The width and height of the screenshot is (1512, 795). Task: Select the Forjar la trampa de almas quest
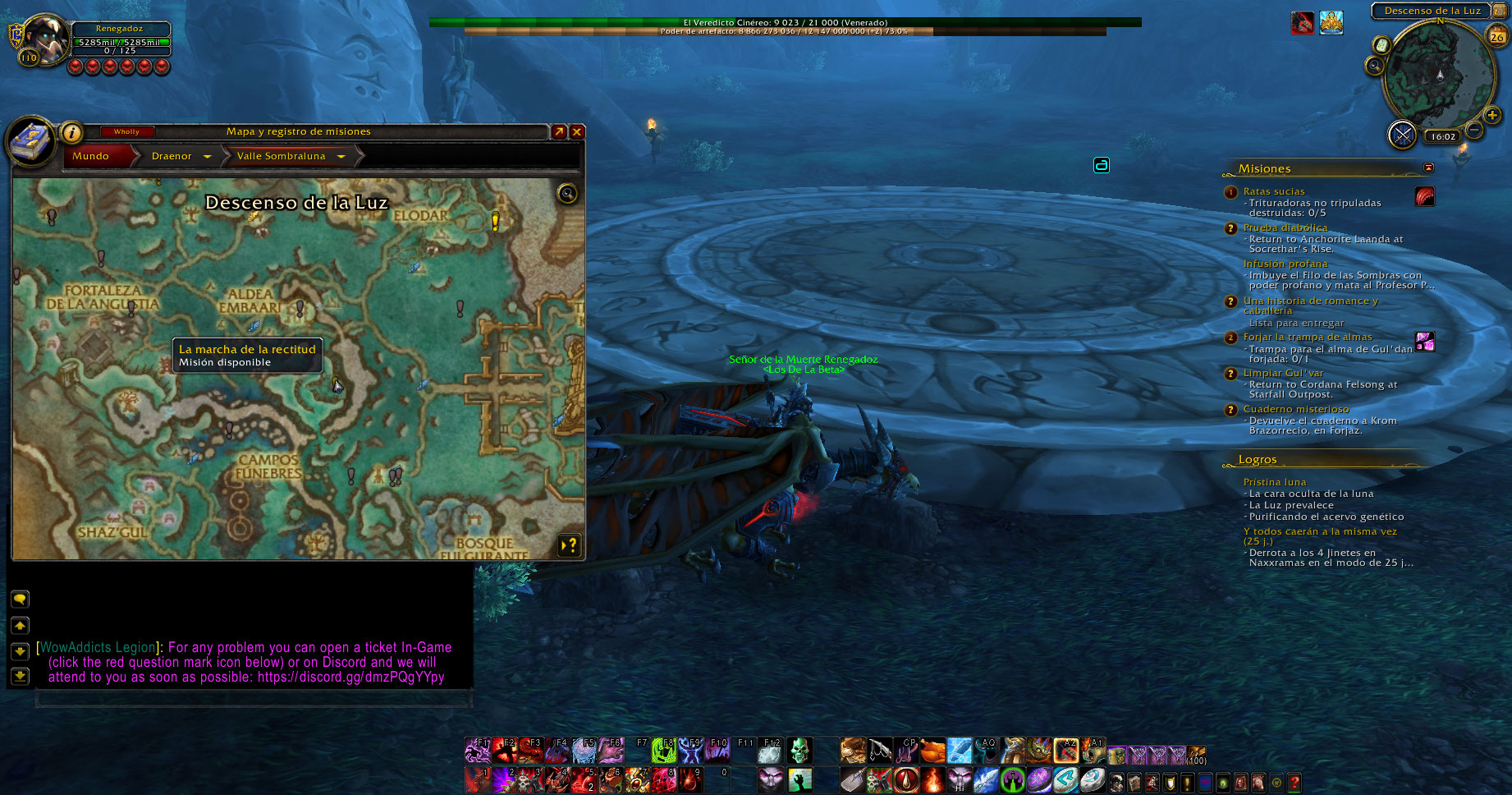pos(1307,337)
